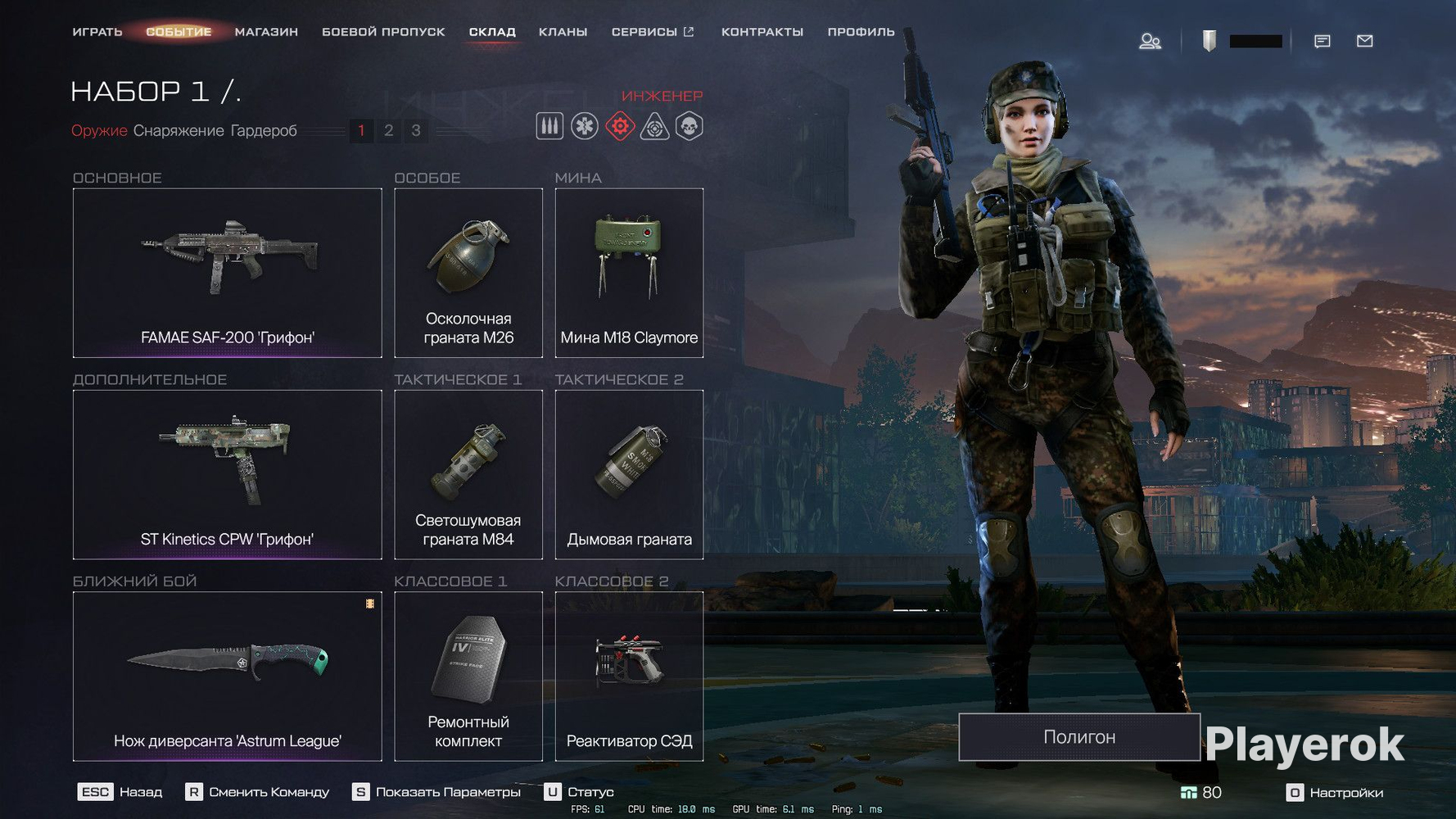Enter the Полигон shooting range
Image resolution: width=1456 pixels, height=819 pixels.
tap(1078, 737)
